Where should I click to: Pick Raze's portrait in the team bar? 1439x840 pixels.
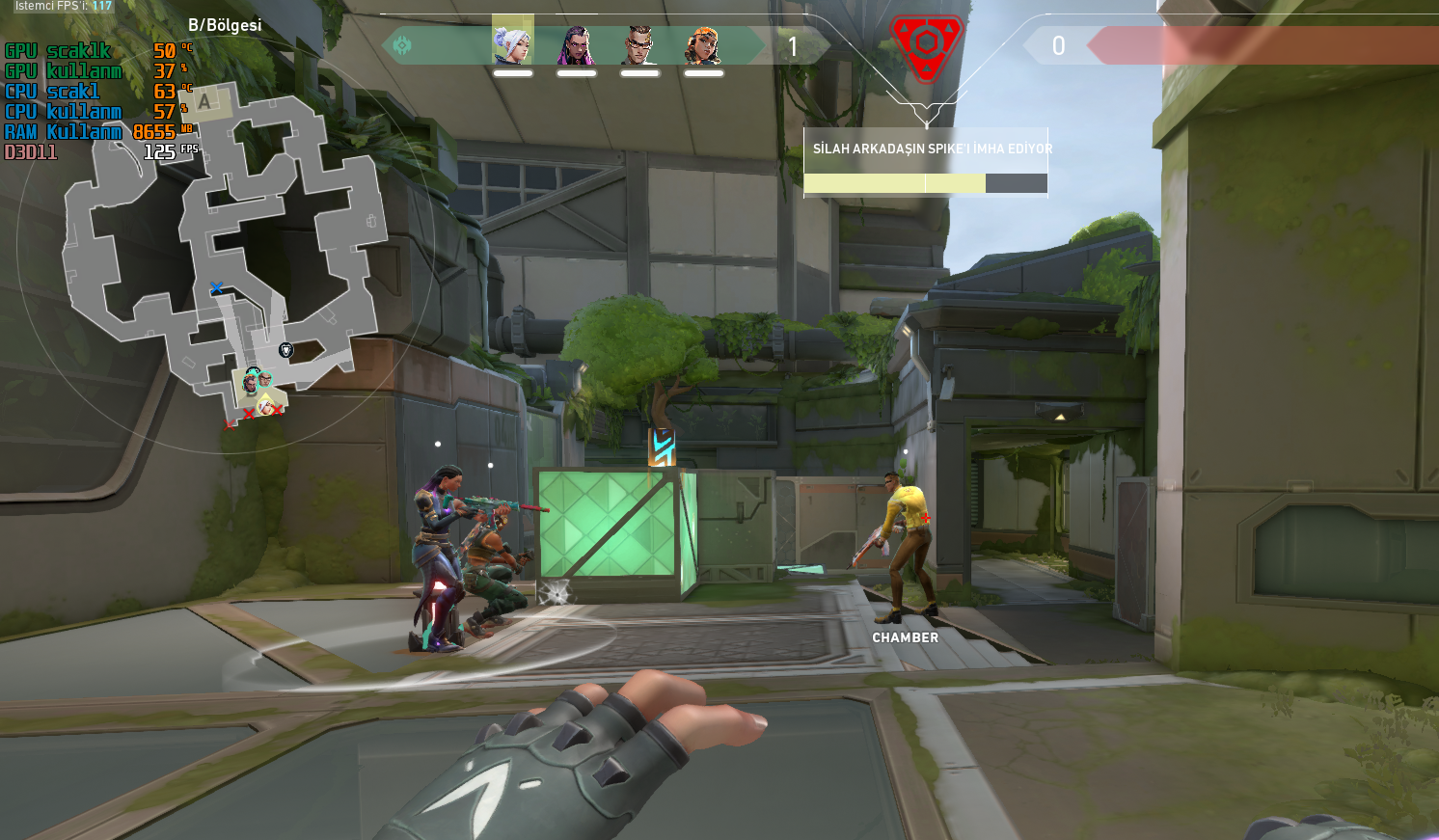703,44
